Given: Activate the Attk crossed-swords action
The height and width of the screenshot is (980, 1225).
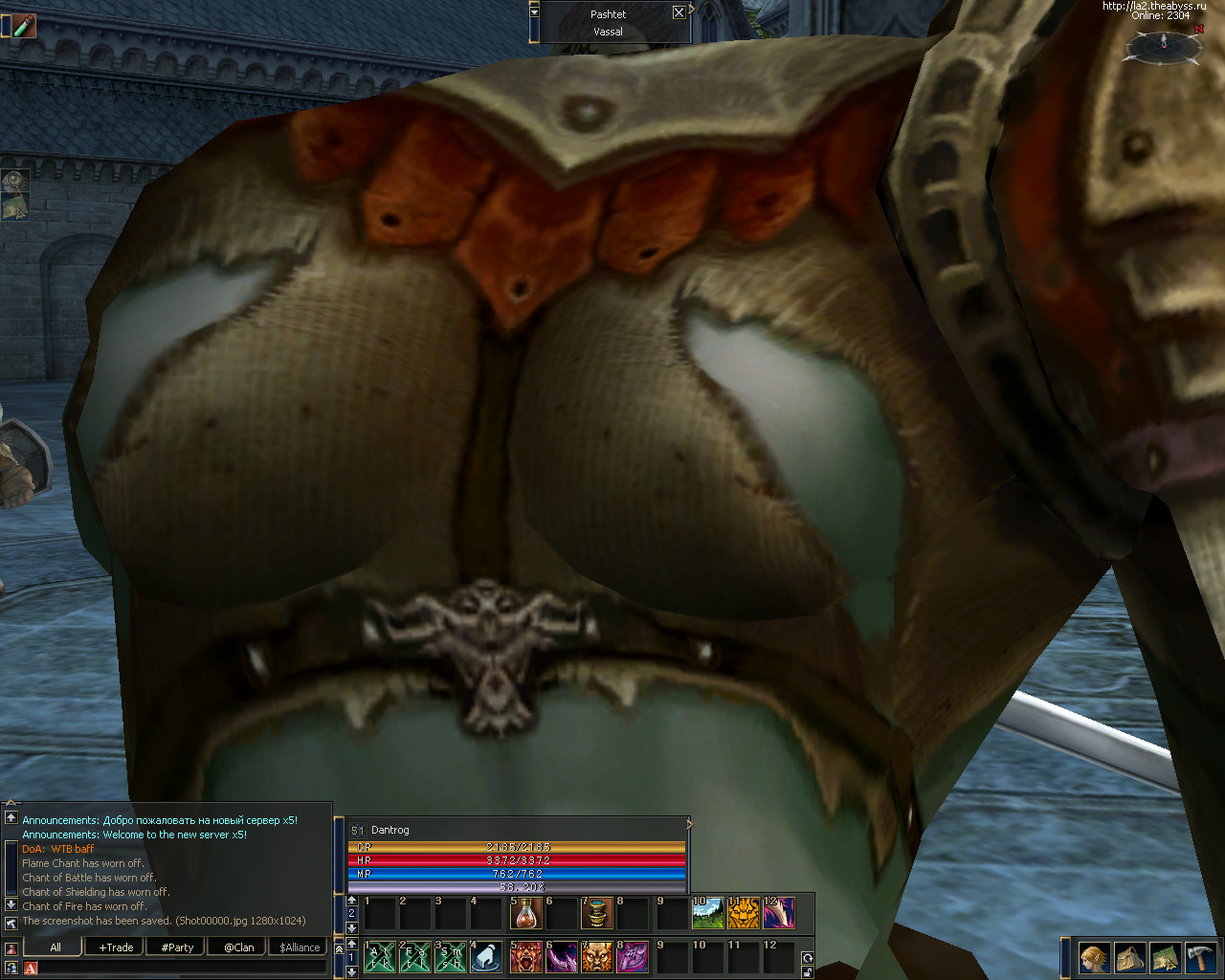Looking at the screenshot, I should (x=380, y=957).
